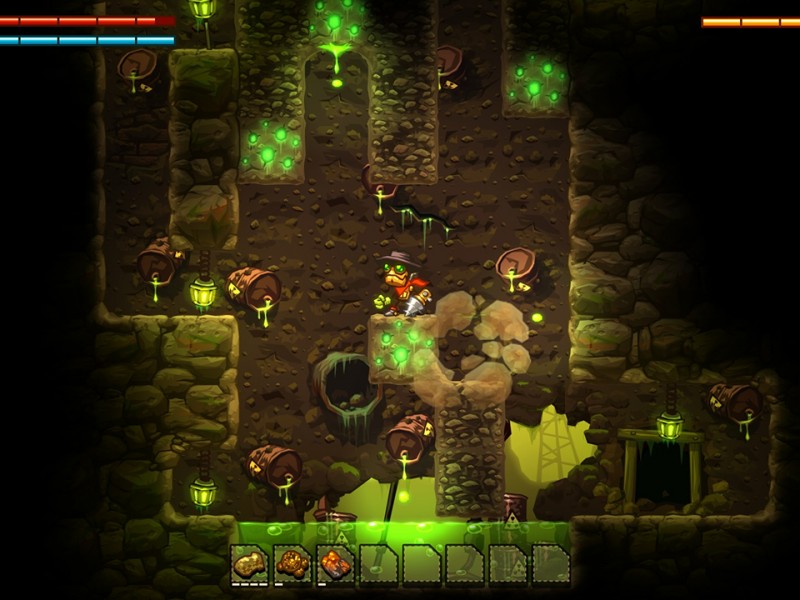Select the gold nugget ore slot
Image resolution: width=800 pixels, height=600 pixels.
[249, 564]
